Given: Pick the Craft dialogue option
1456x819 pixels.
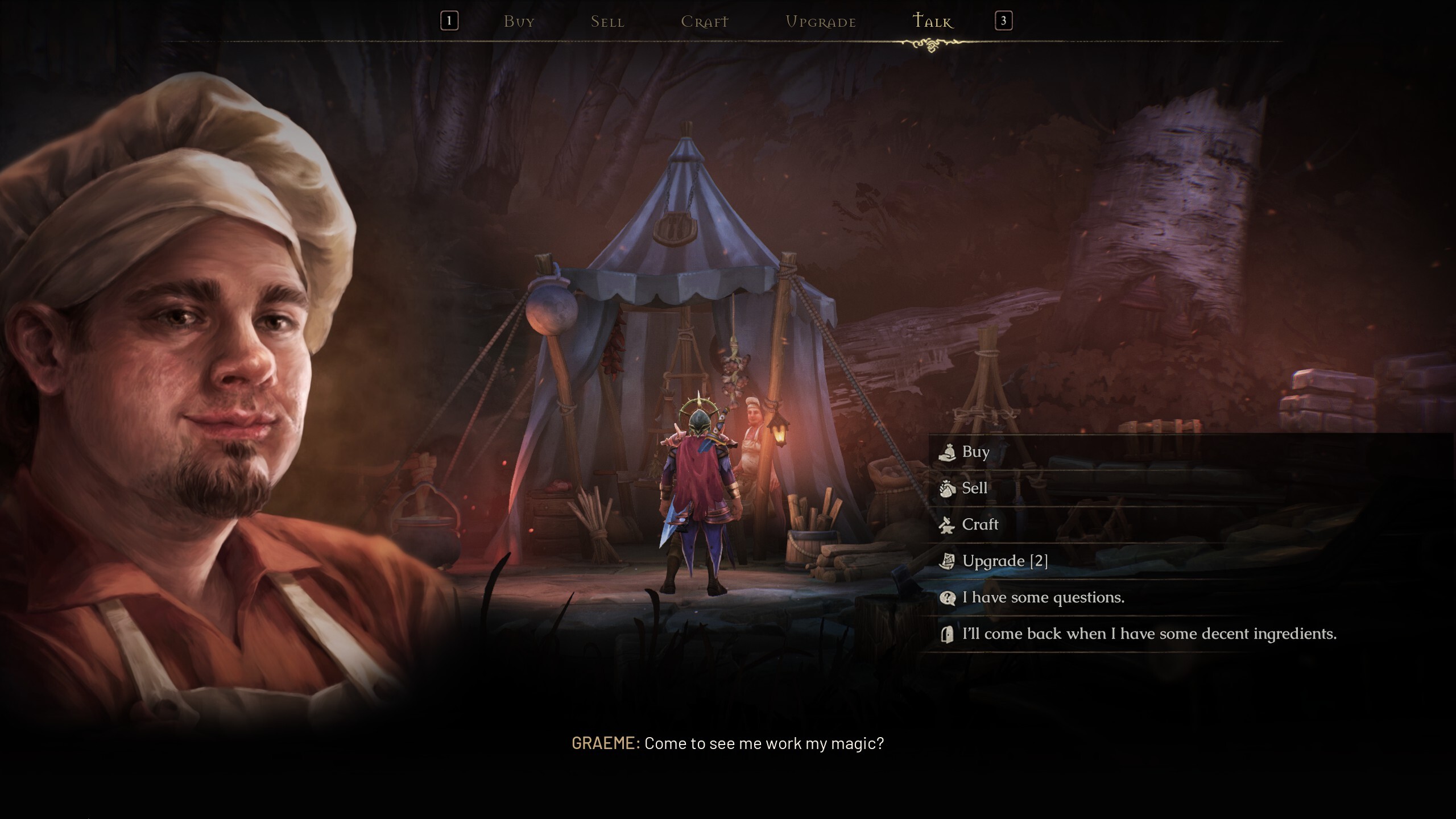Looking at the screenshot, I should click(x=979, y=525).
